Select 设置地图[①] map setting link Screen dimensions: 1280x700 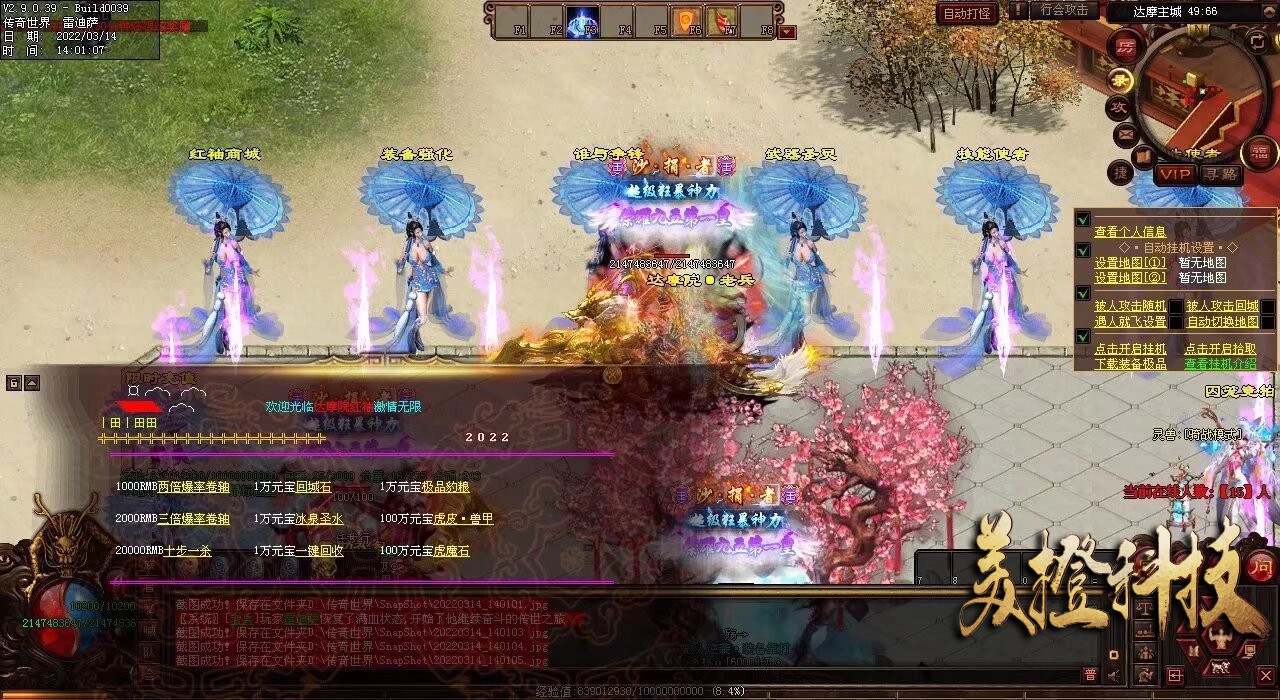(1130, 263)
